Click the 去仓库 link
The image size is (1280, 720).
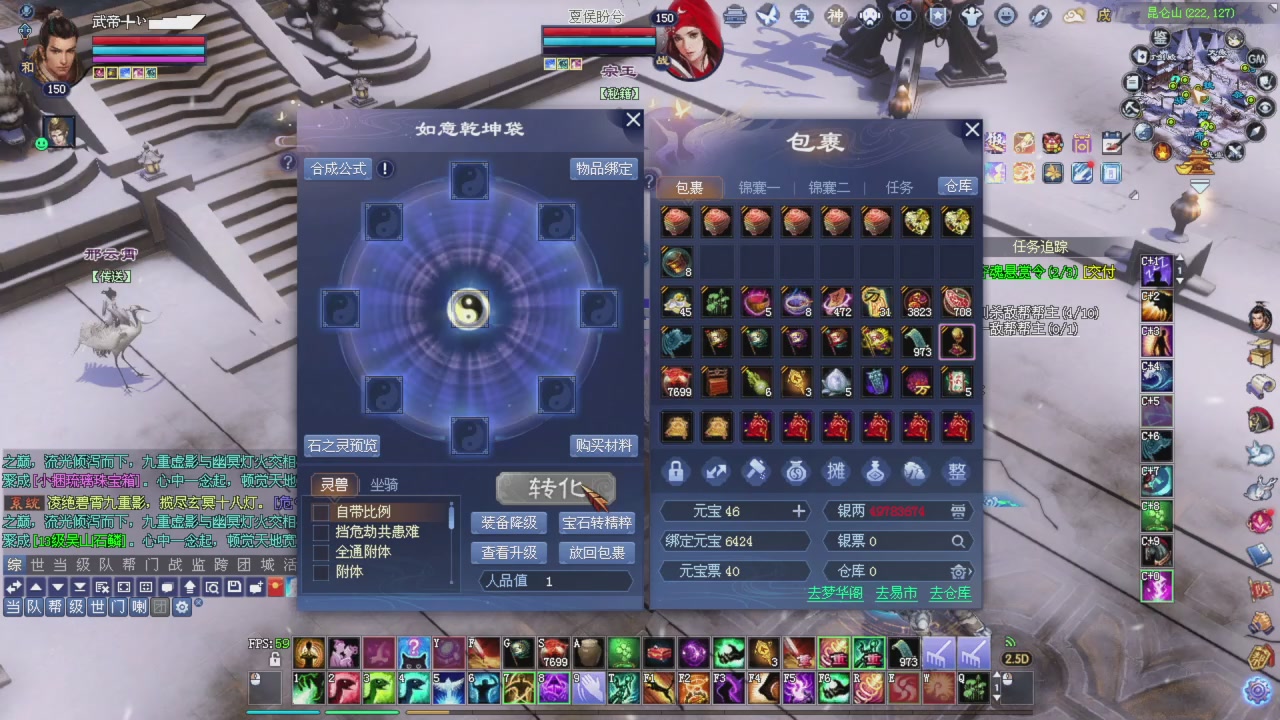pos(948,592)
